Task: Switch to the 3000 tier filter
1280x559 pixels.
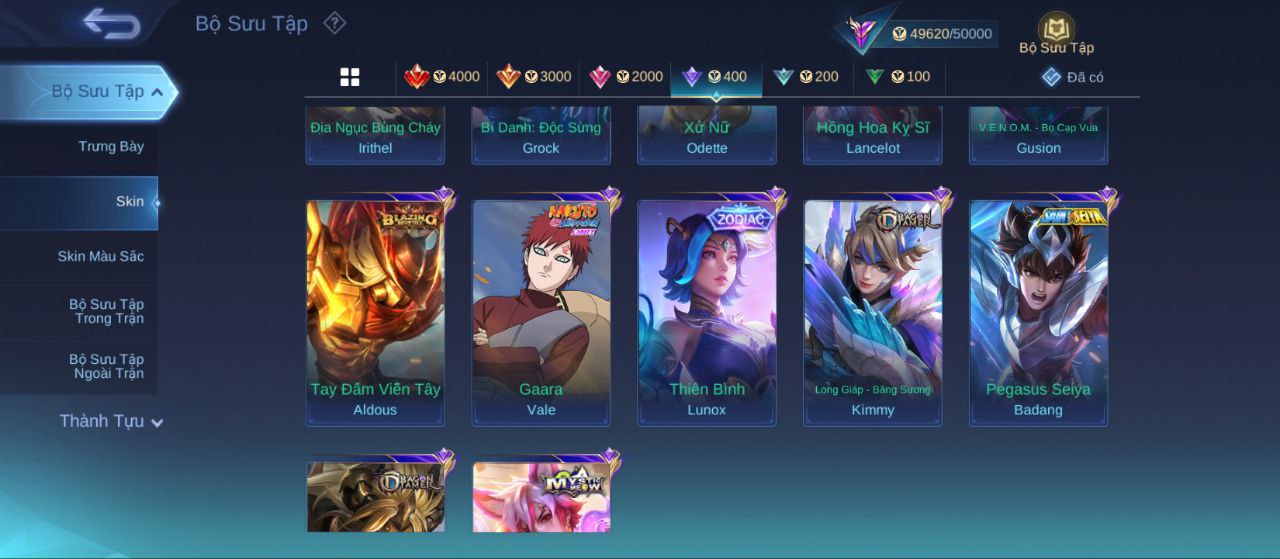Action: coord(533,77)
